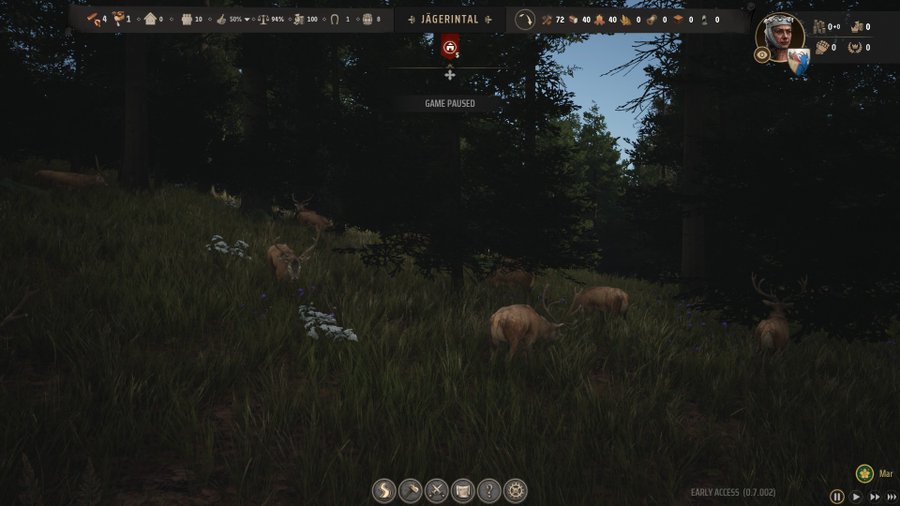Set game speed to triple fast-forward
This screenshot has width=900, height=506.
click(891, 496)
